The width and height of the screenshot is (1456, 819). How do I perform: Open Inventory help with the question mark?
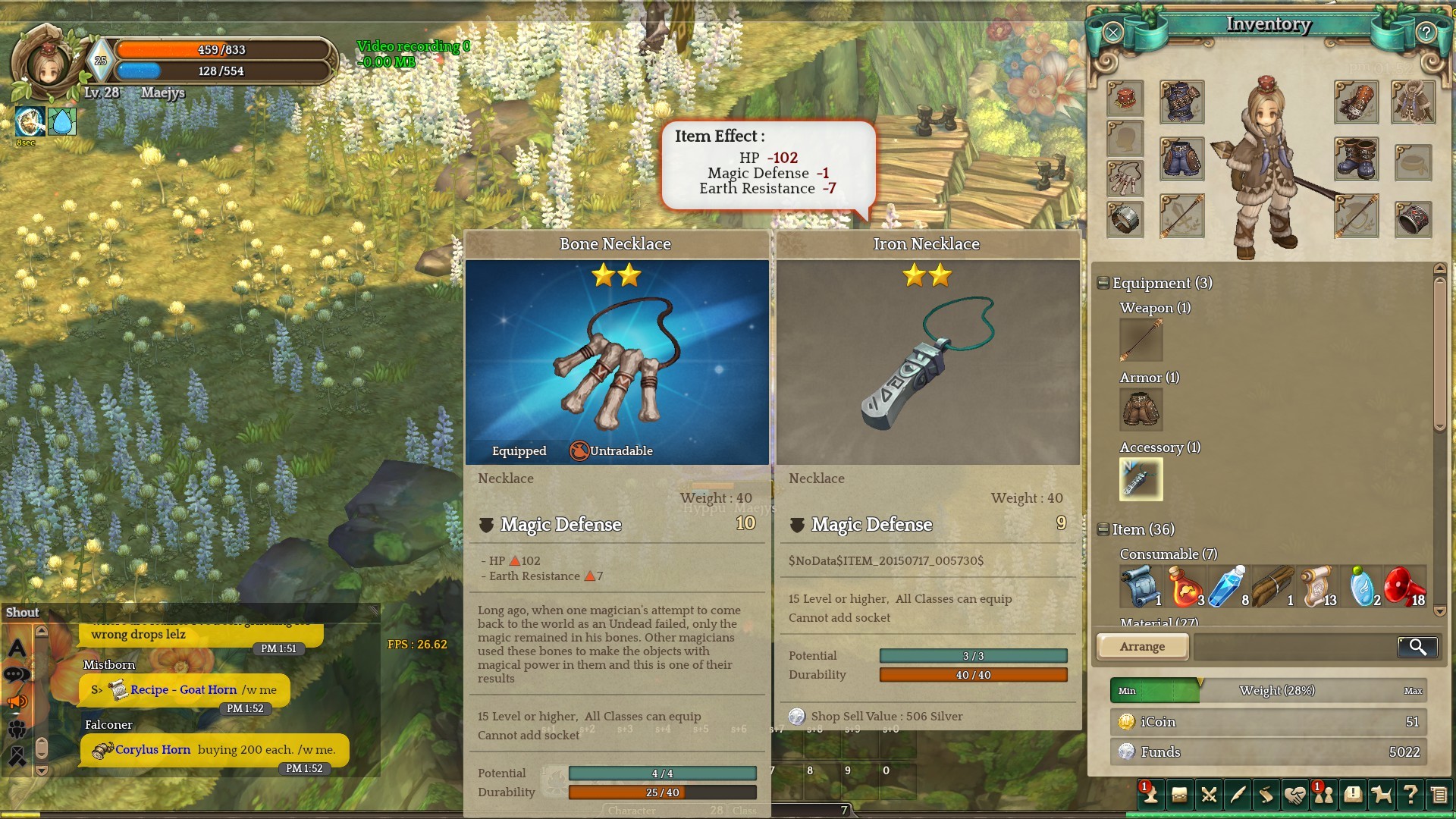click(x=1426, y=33)
